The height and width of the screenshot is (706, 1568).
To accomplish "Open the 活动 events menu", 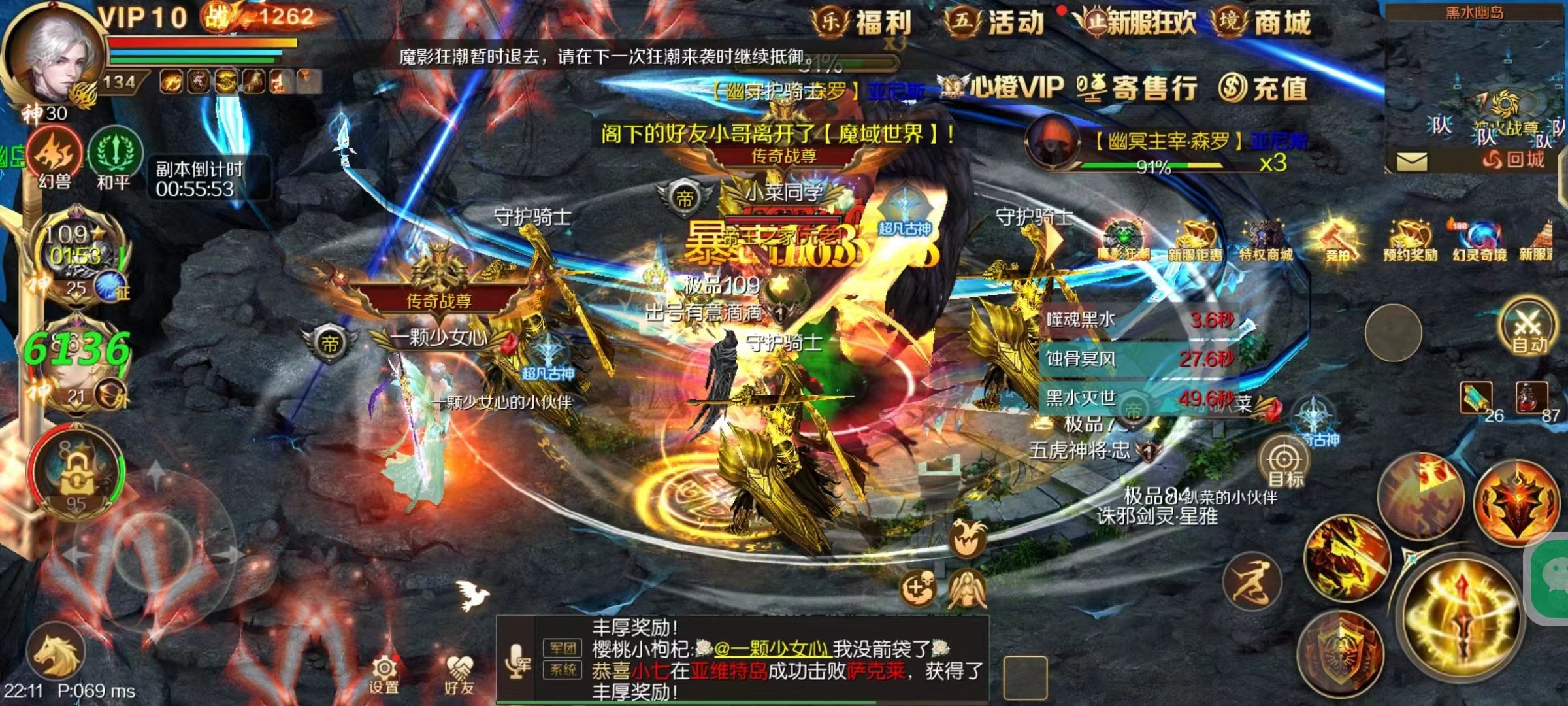I will coord(994,22).
